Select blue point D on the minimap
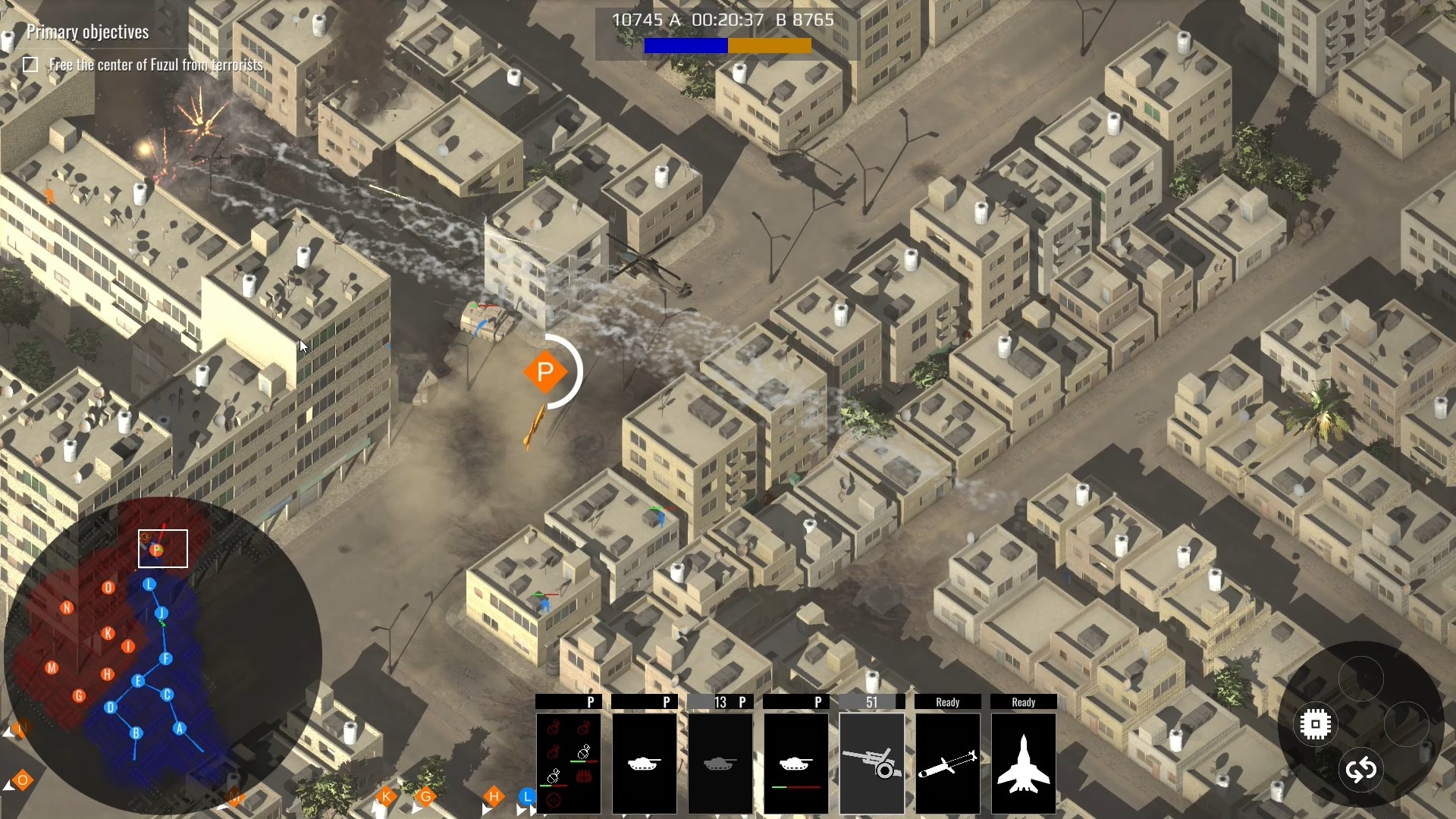 [111, 708]
